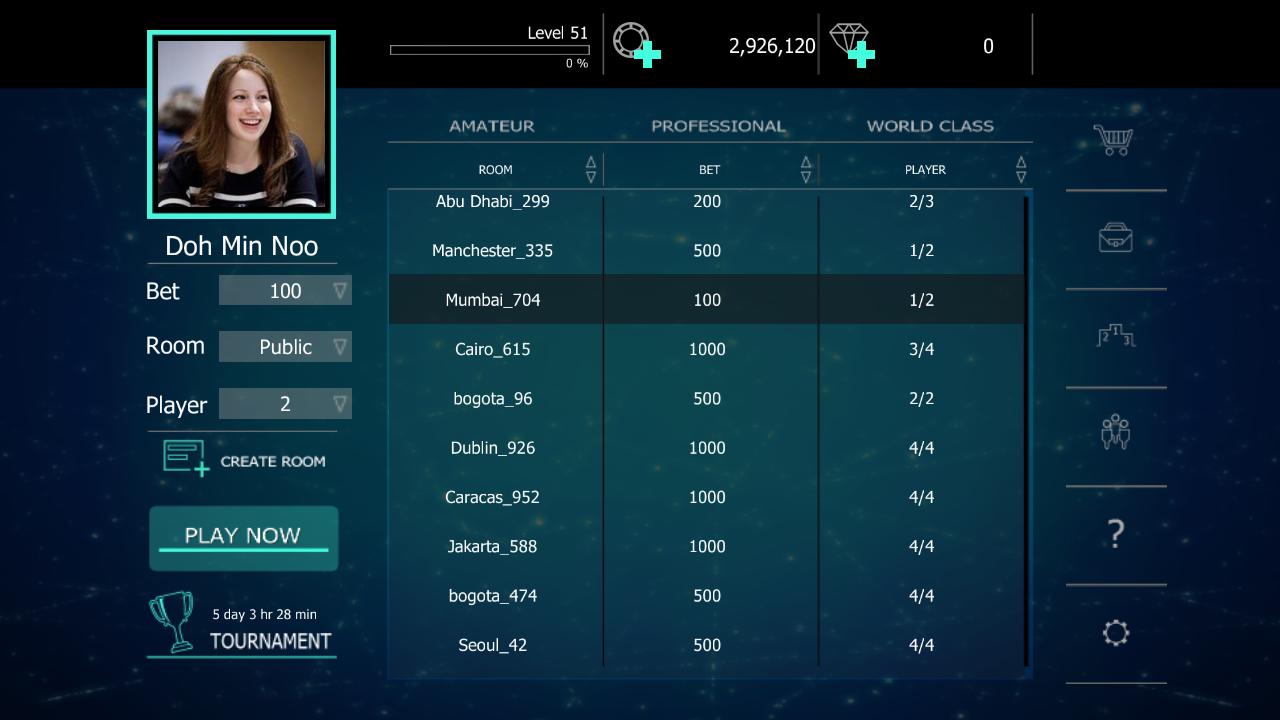Open the friends icon
The height and width of the screenshot is (720, 1280).
coord(1115,433)
